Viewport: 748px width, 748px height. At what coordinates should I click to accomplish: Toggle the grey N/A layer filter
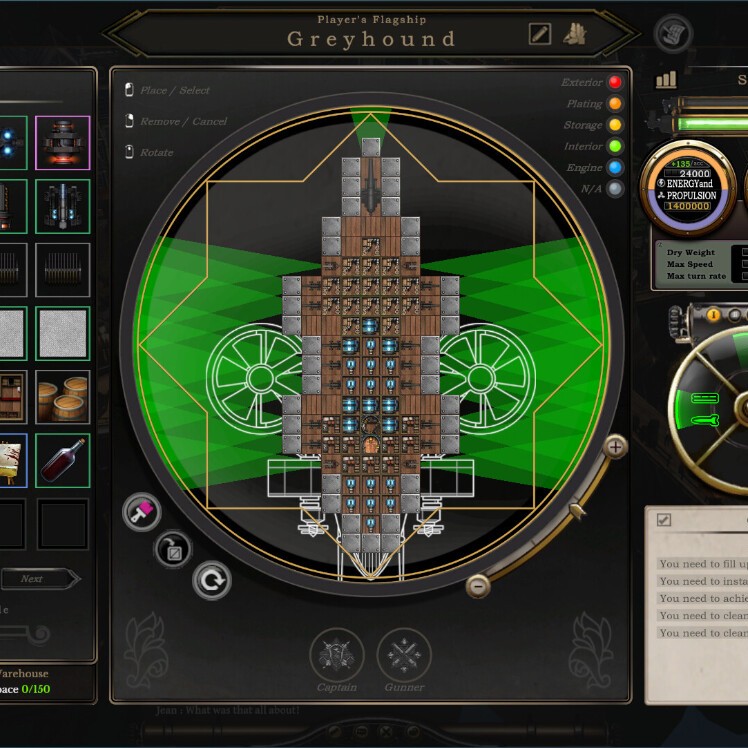(x=615, y=189)
